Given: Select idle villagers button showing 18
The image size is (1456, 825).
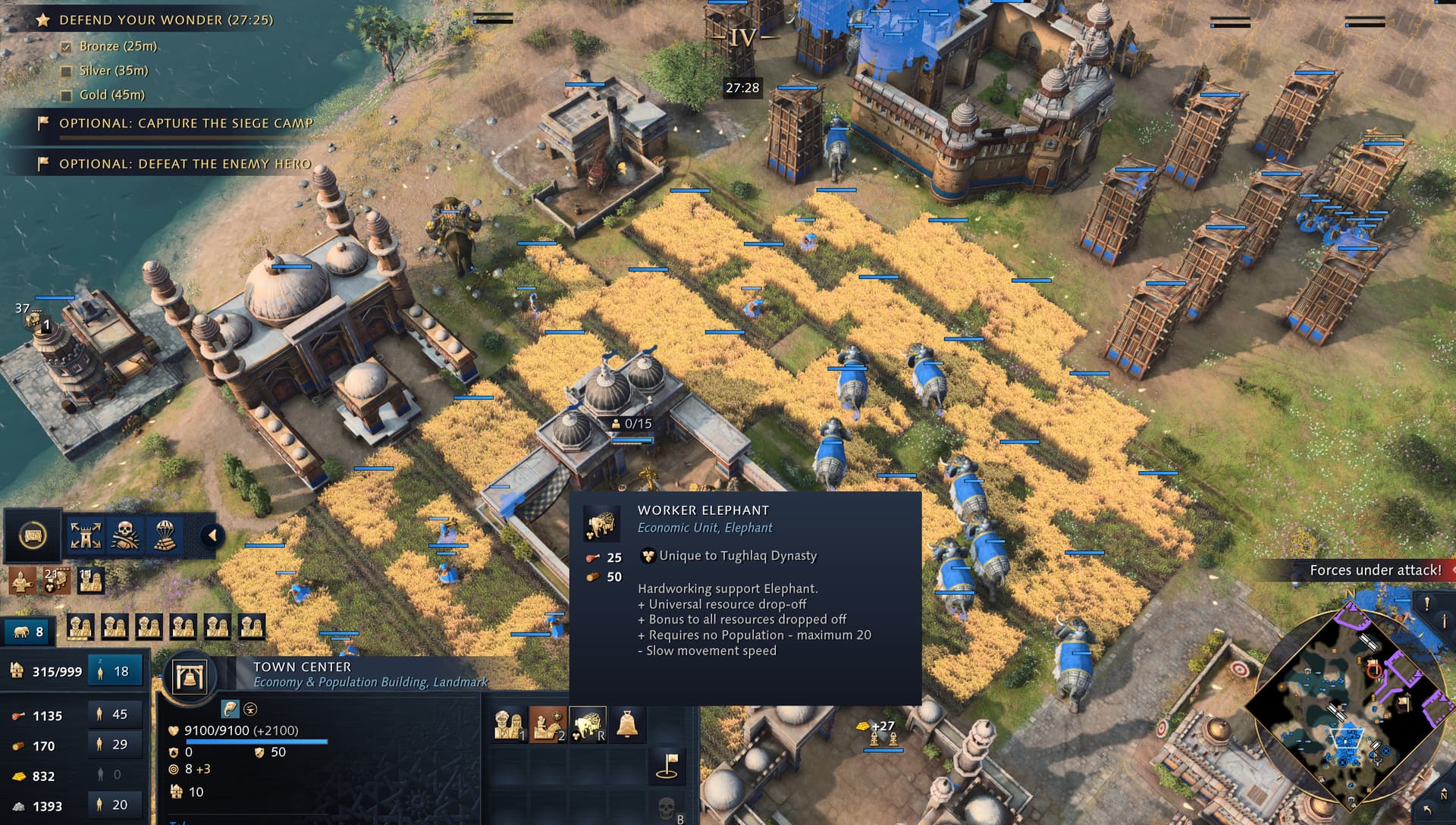Looking at the screenshot, I should [x=115, y=671].
